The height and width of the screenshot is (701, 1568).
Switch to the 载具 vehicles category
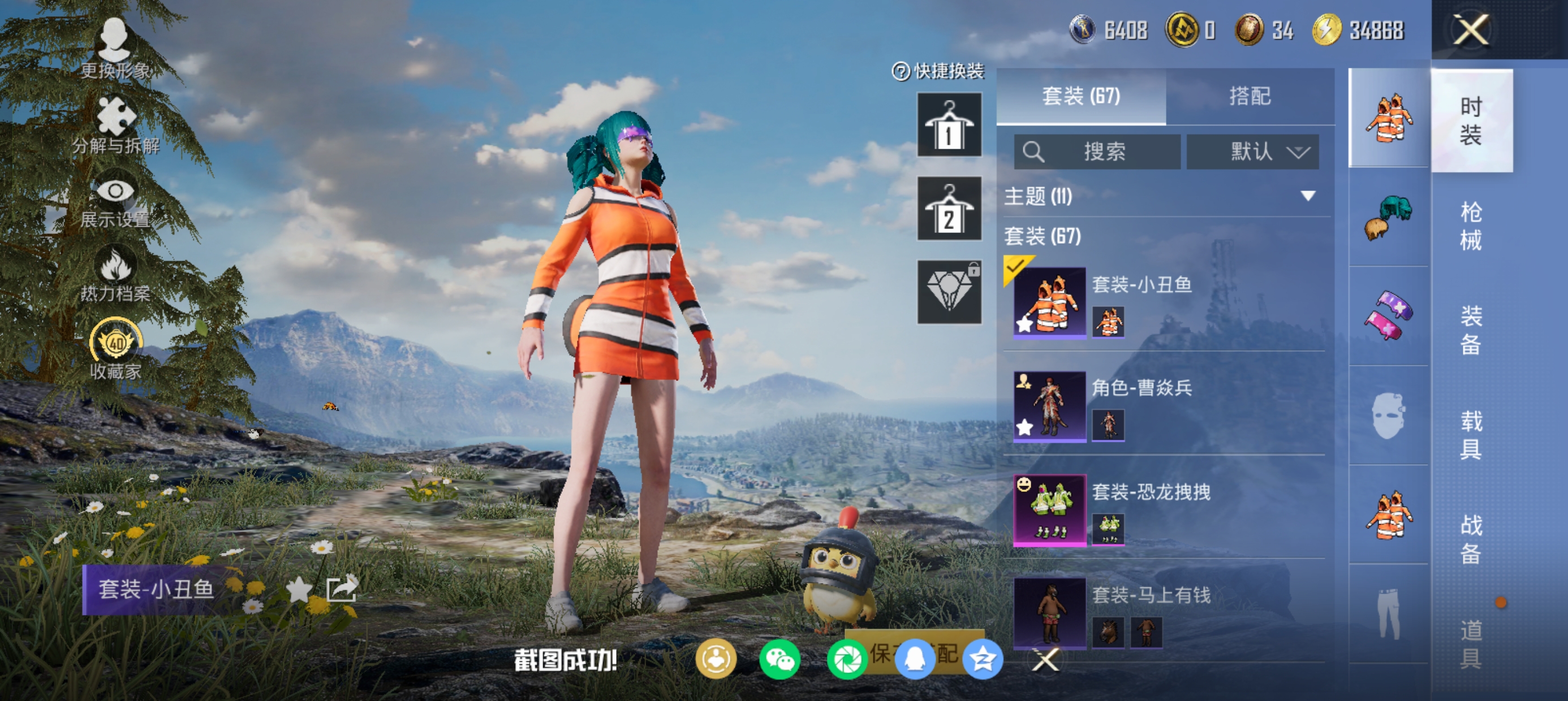[x=1471, y=435]
